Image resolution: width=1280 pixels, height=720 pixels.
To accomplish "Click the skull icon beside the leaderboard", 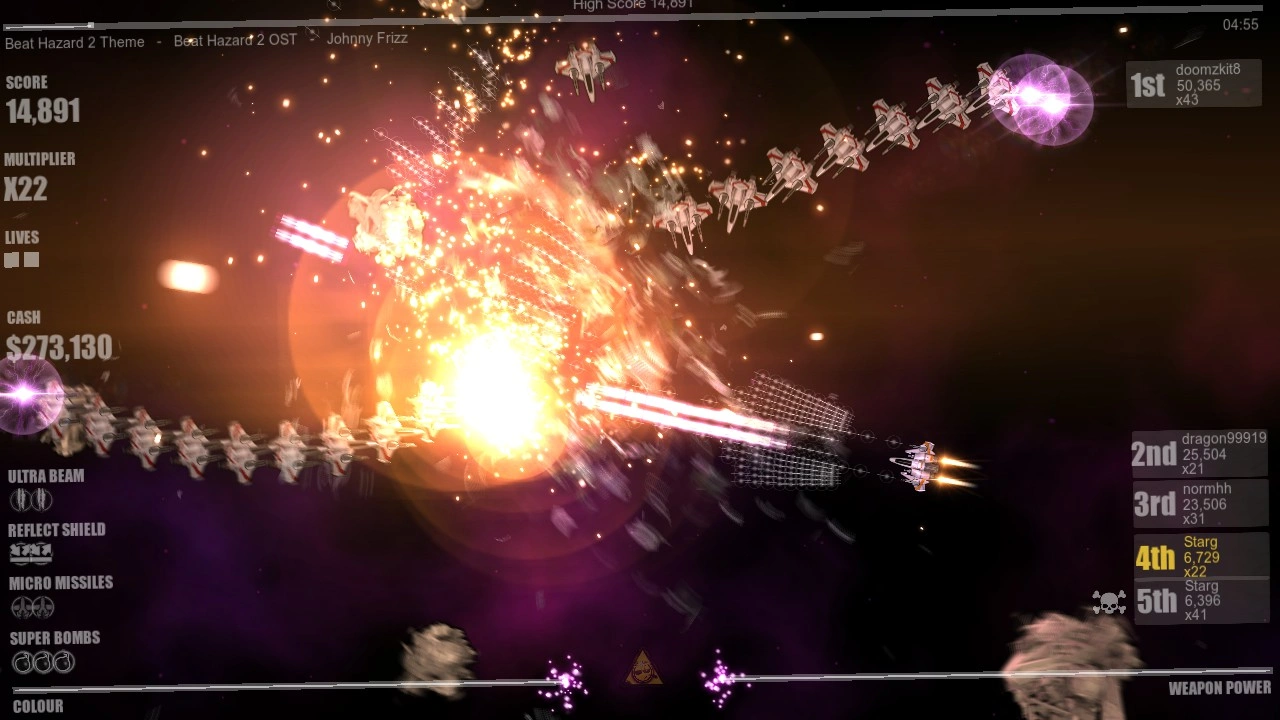I will point(1108,602).
